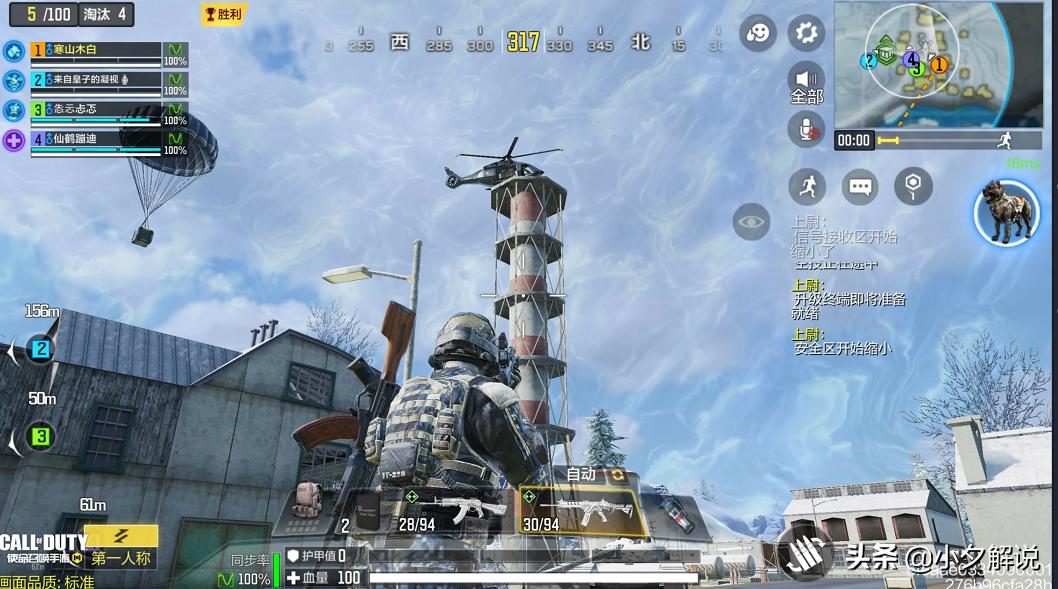Tap the eye free-look button
Viewport: 1058px width, 589px height.
[x=751, y=221]
